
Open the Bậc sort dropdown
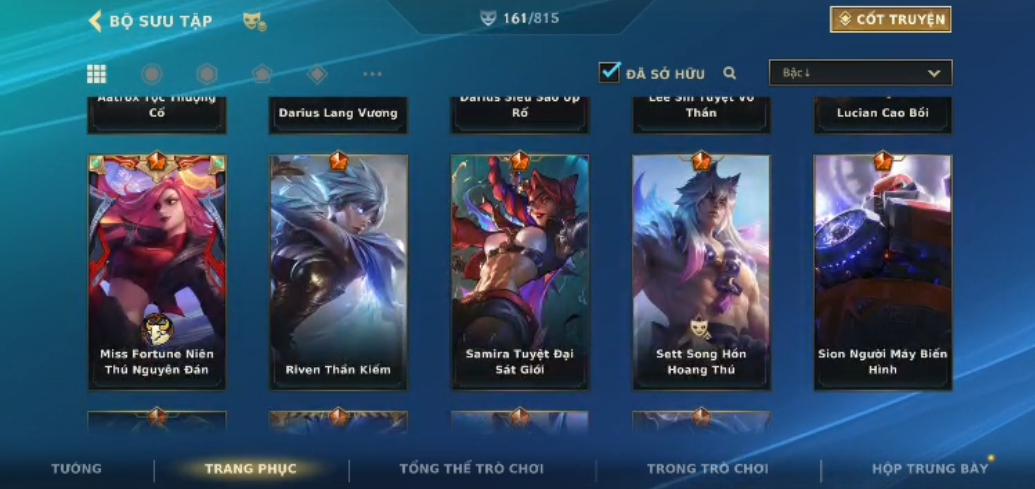860,73
